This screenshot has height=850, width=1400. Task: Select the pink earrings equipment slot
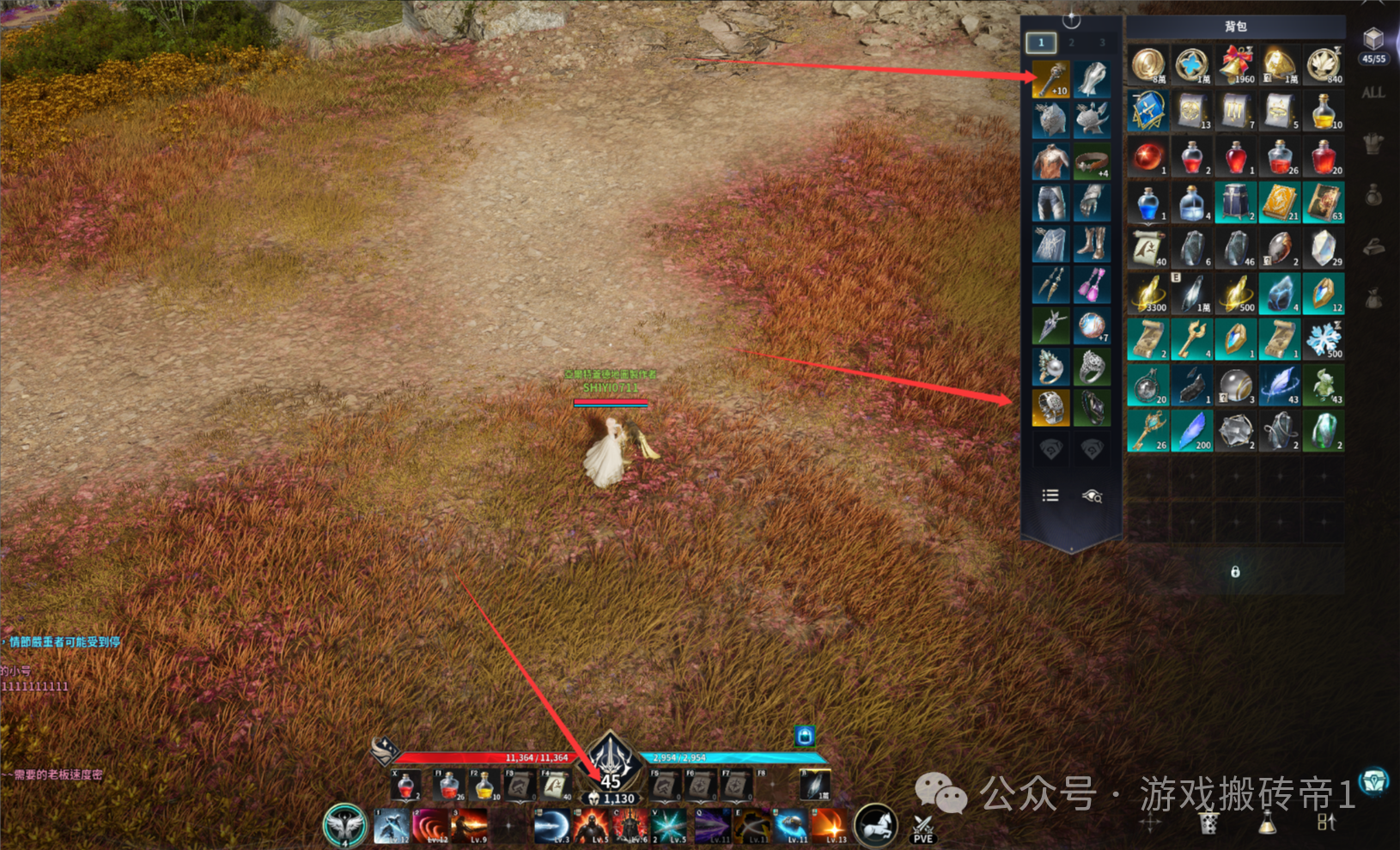coord(1092,284)
